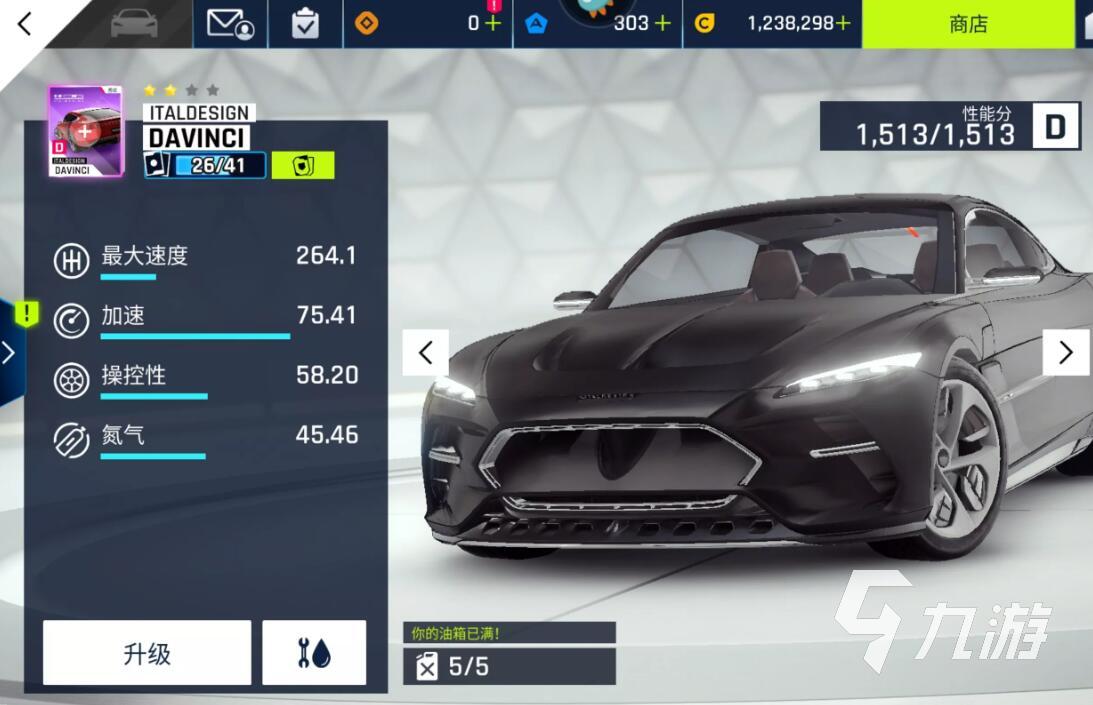Open the green blueprint cards button

click(x=302, y=165)
